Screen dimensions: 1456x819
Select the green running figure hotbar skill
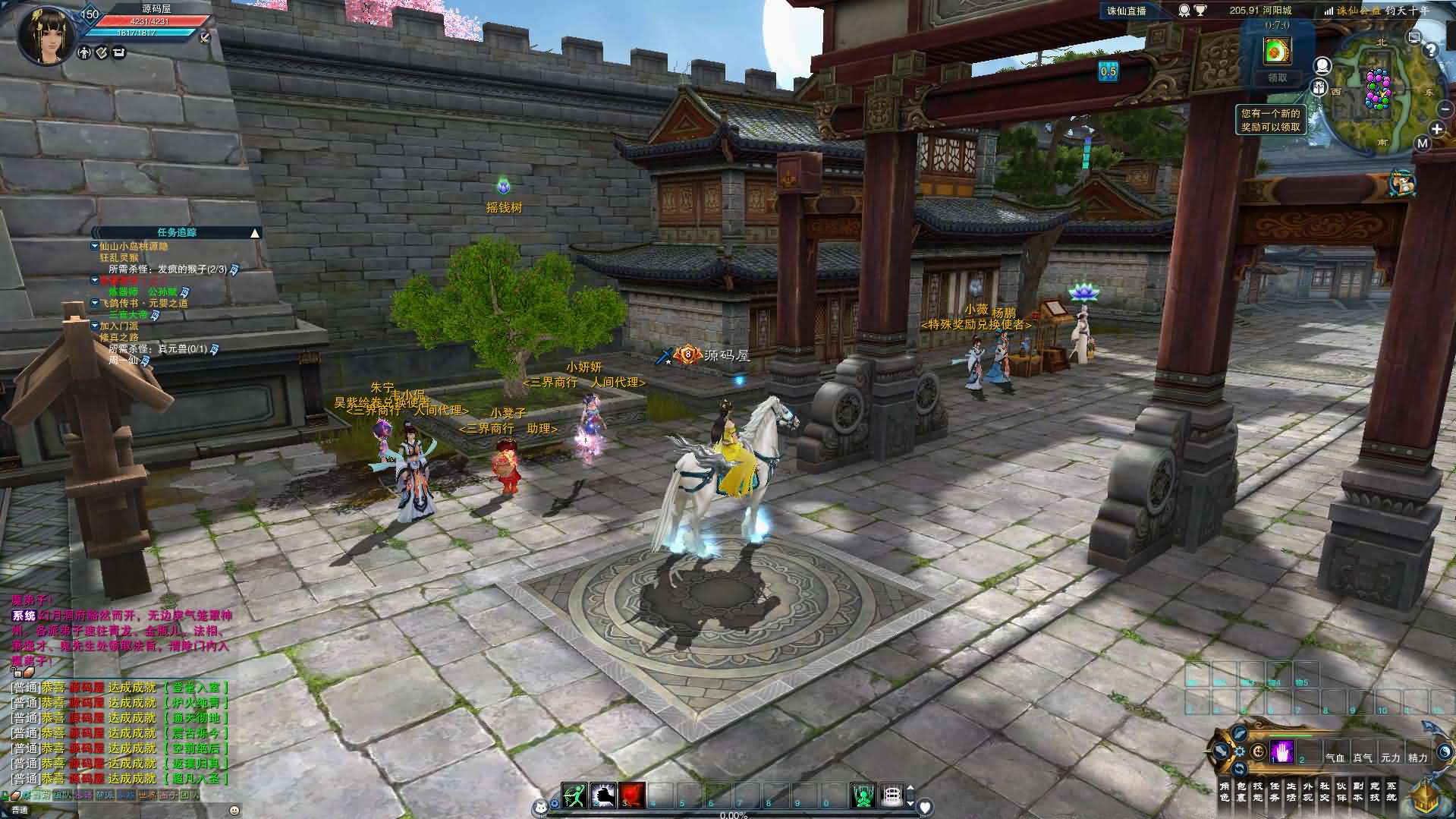(x=575, y=795)
